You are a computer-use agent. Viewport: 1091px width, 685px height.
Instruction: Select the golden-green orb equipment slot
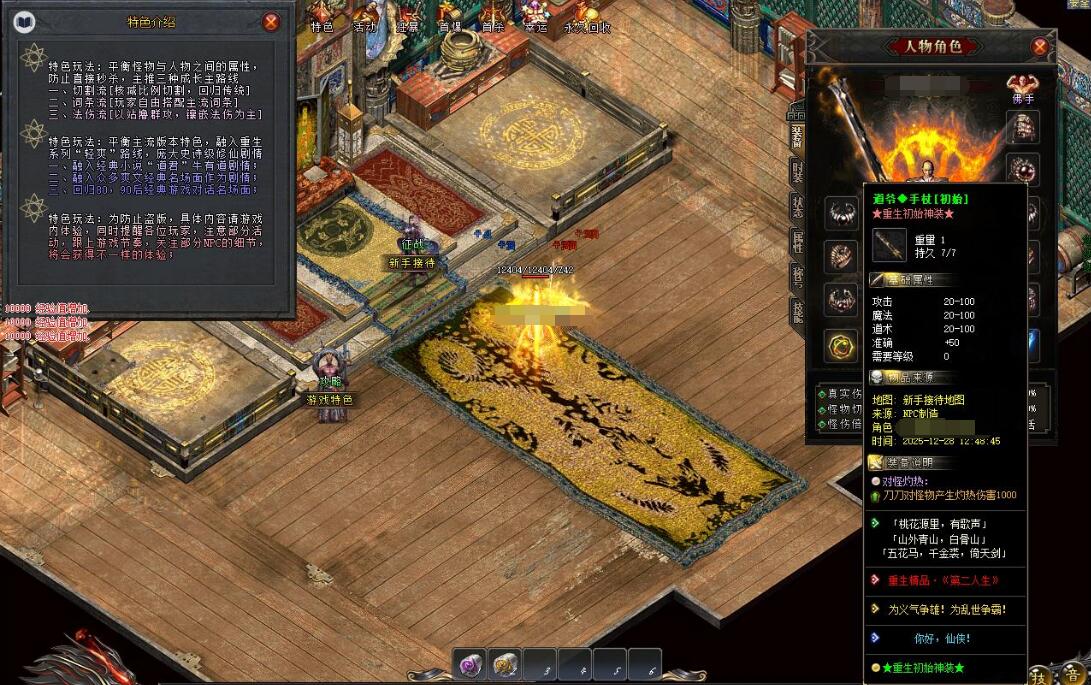tap(841, 346)
